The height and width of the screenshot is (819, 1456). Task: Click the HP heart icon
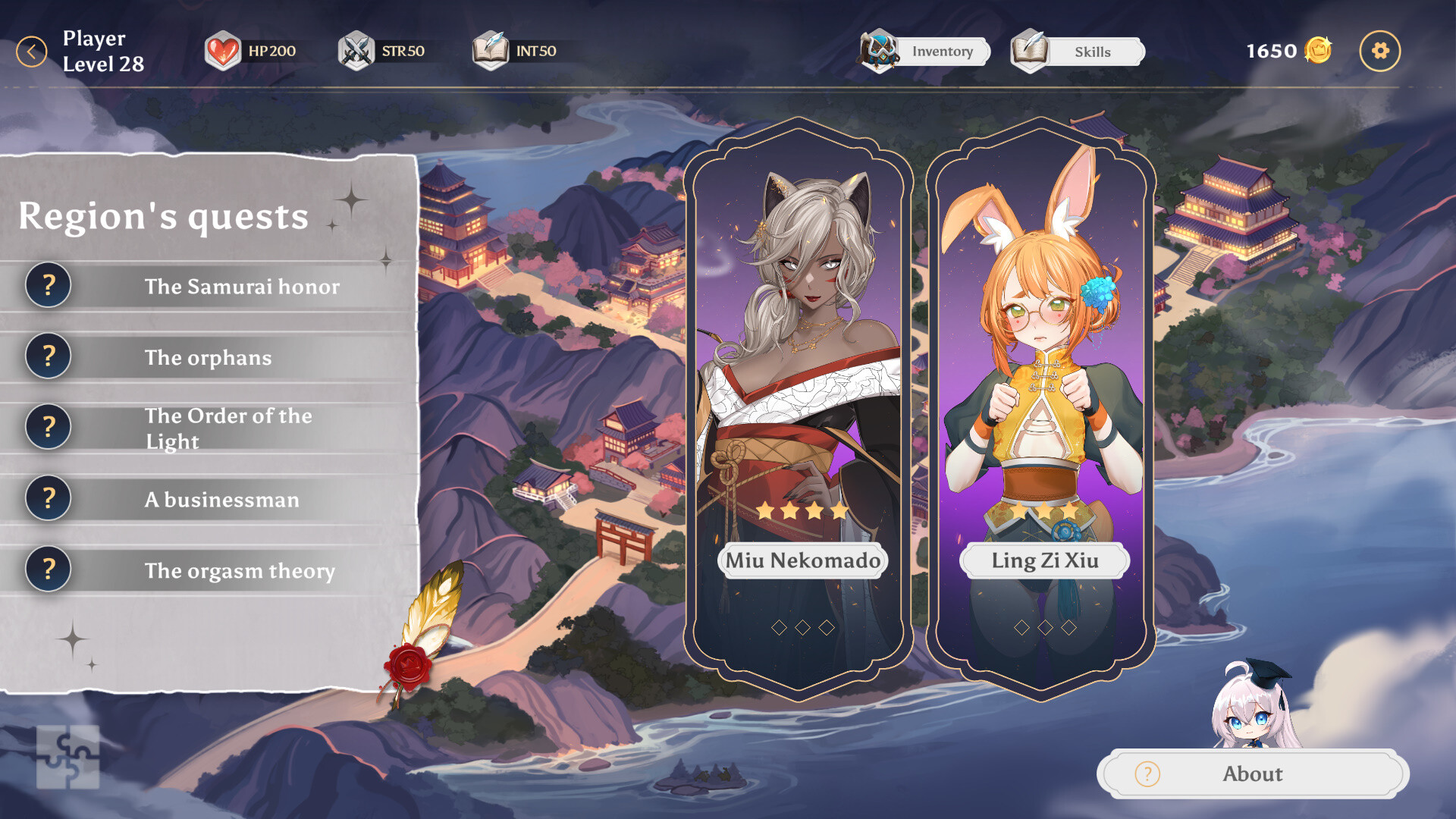point(224,50)
